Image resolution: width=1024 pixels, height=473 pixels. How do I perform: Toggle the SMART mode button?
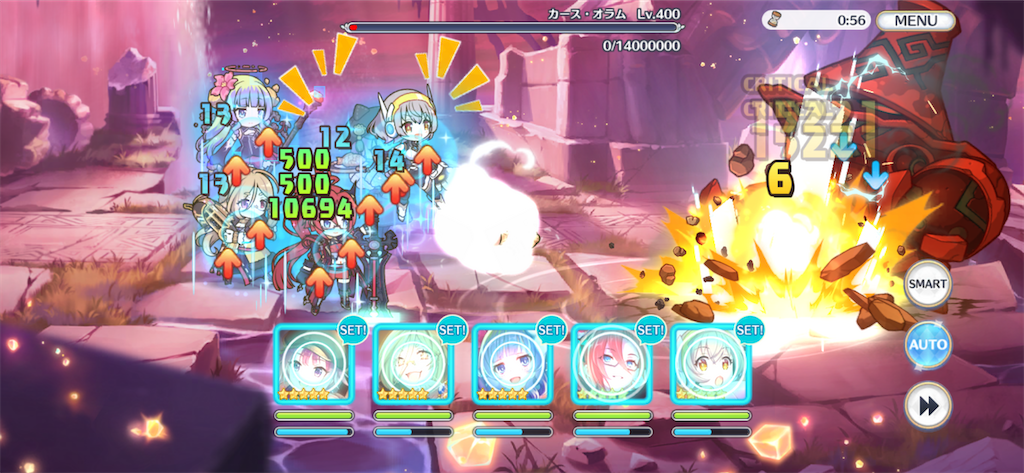pyautogui.click(x=927, y=285)
